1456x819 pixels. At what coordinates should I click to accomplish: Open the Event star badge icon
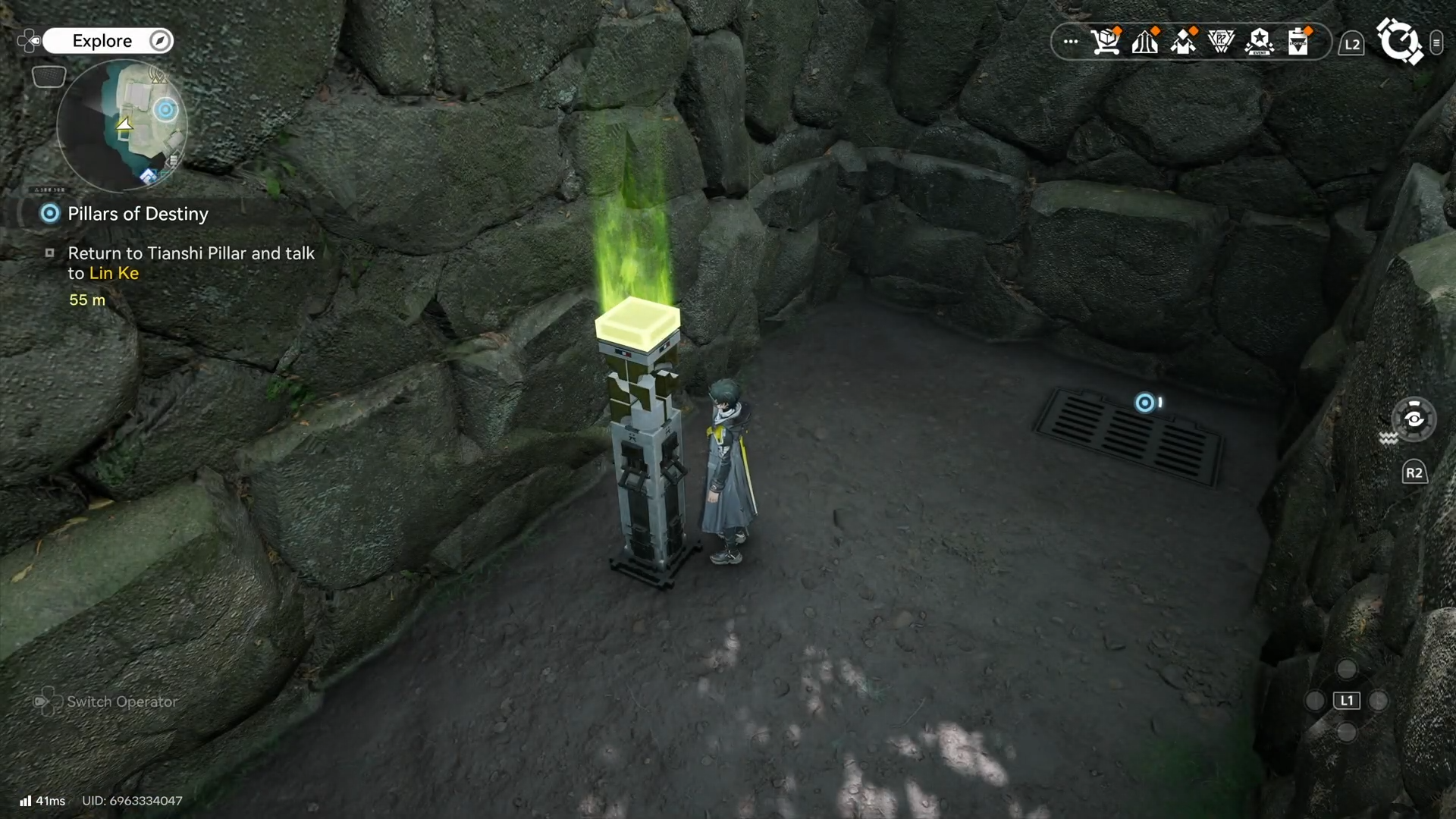click(x=1260, y=42)
